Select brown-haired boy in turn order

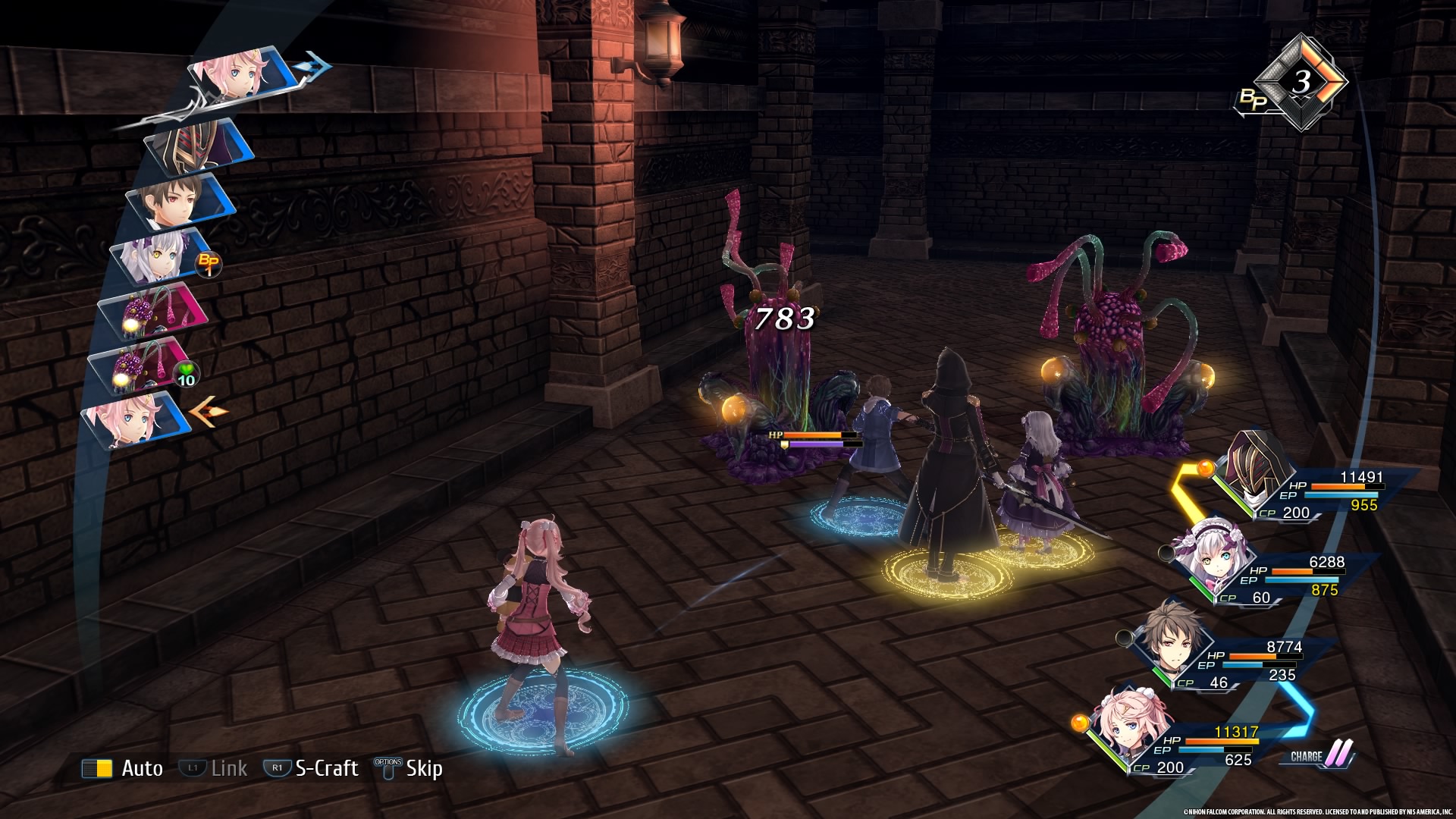(x=180, y=201)
